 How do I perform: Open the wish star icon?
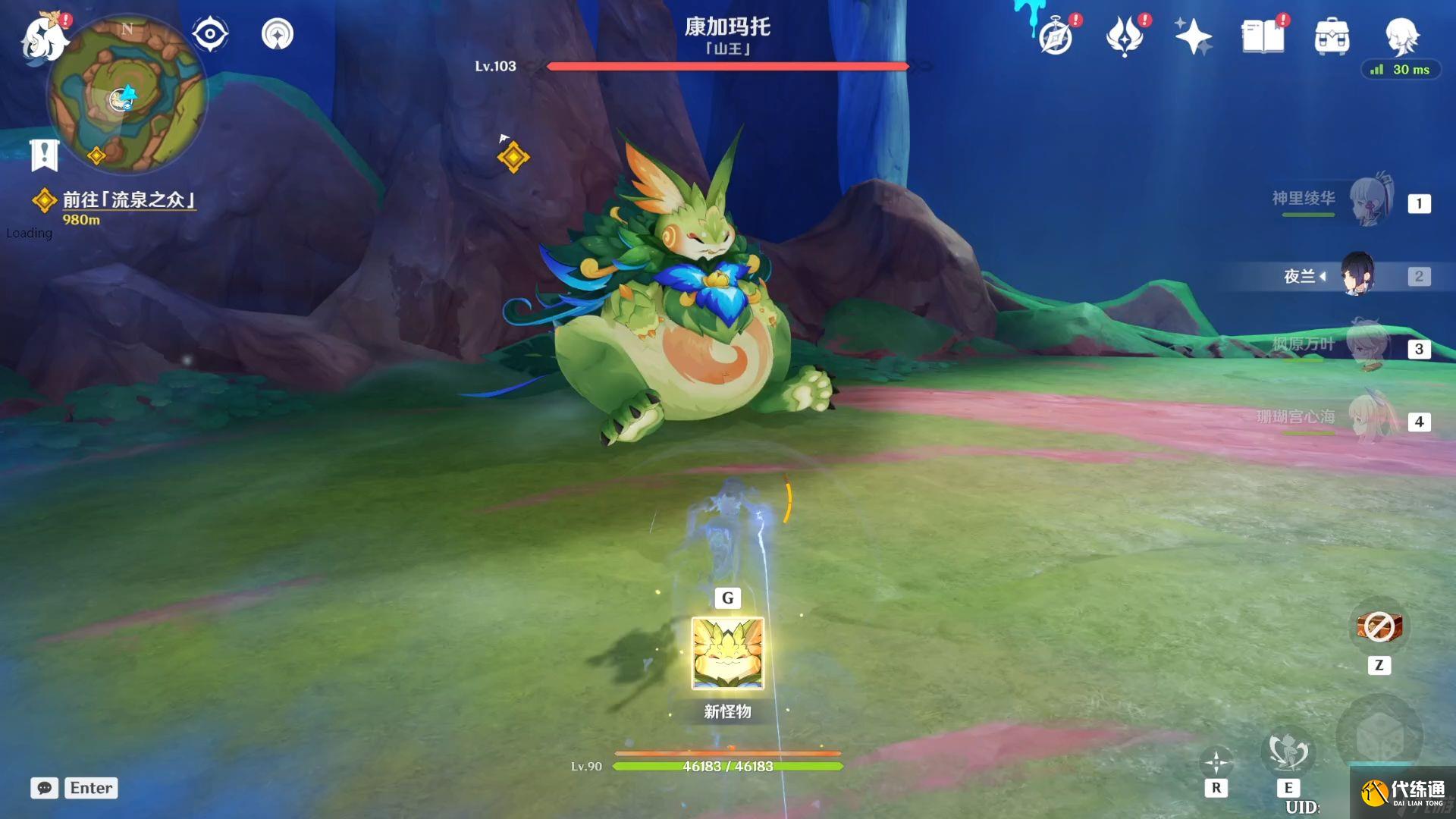point(1193,37)
